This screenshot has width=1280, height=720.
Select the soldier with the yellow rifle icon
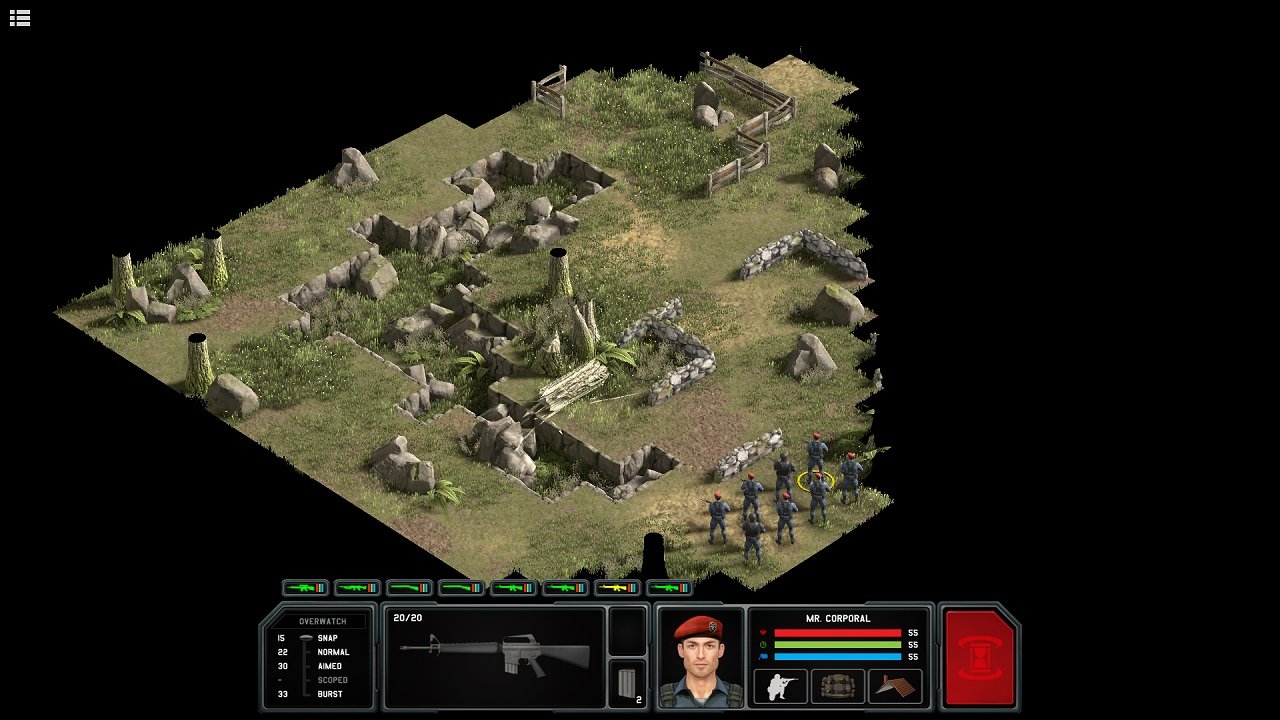617,588
